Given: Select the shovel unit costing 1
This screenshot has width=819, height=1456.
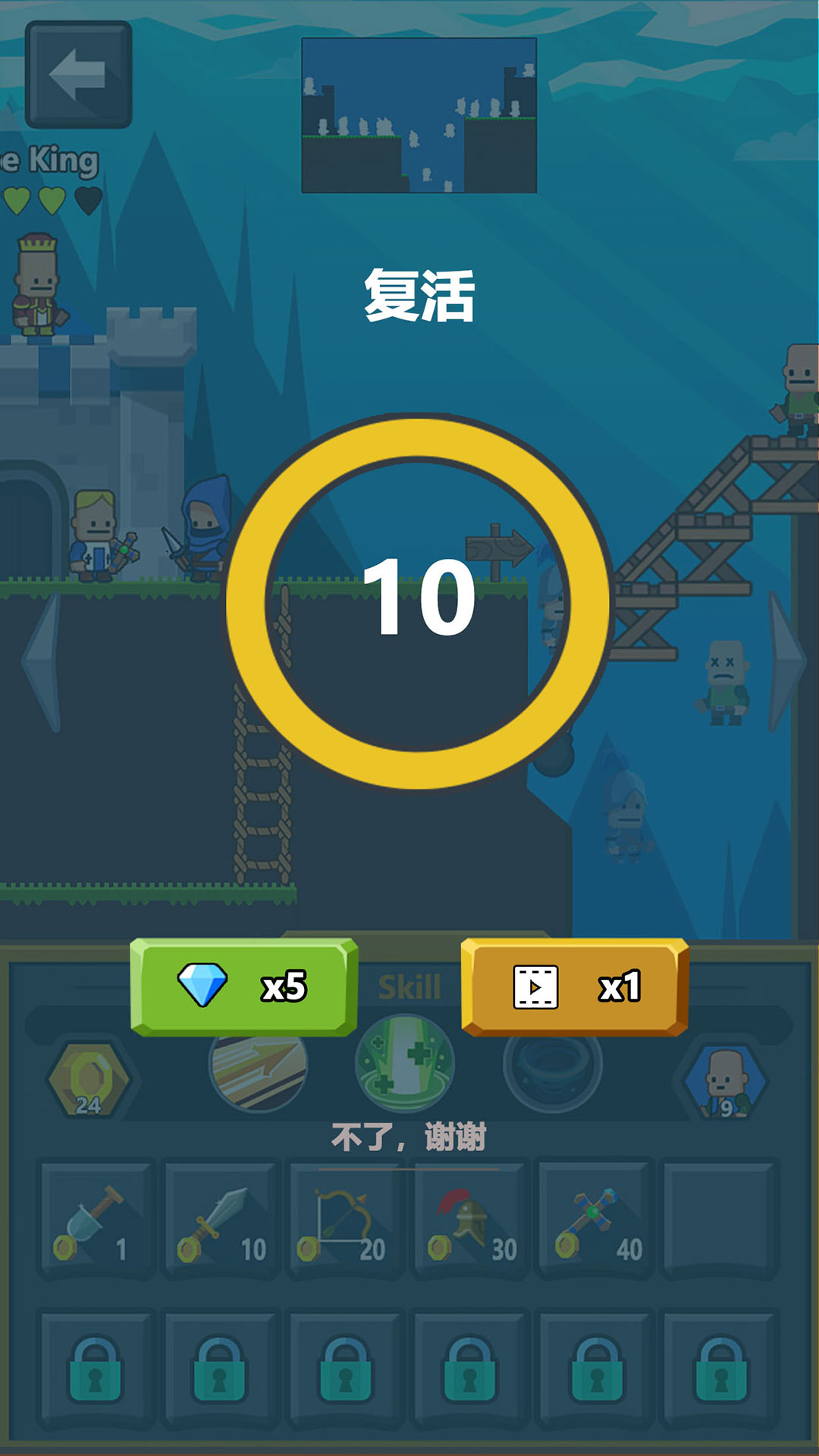Looking at the screenshot, I should tap(96, 1219).
